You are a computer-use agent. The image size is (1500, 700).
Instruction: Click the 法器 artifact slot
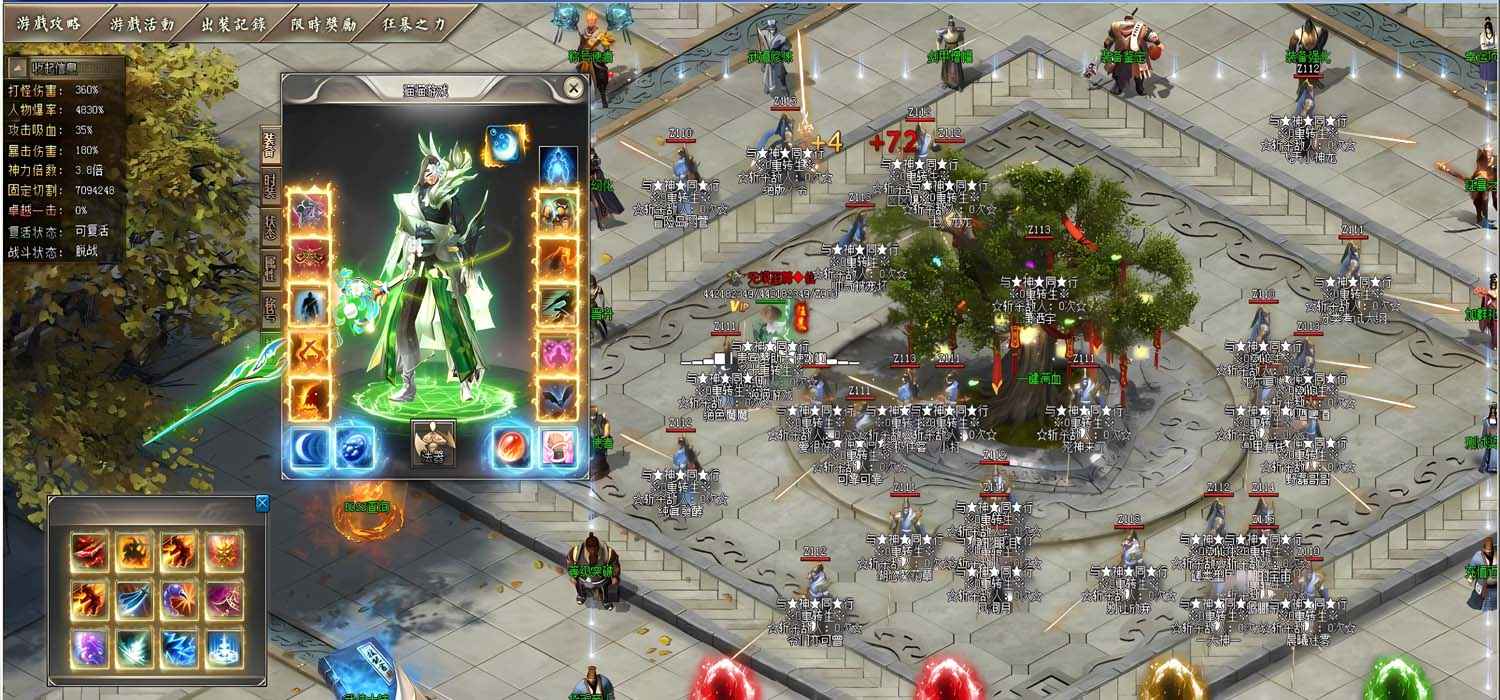433,442
